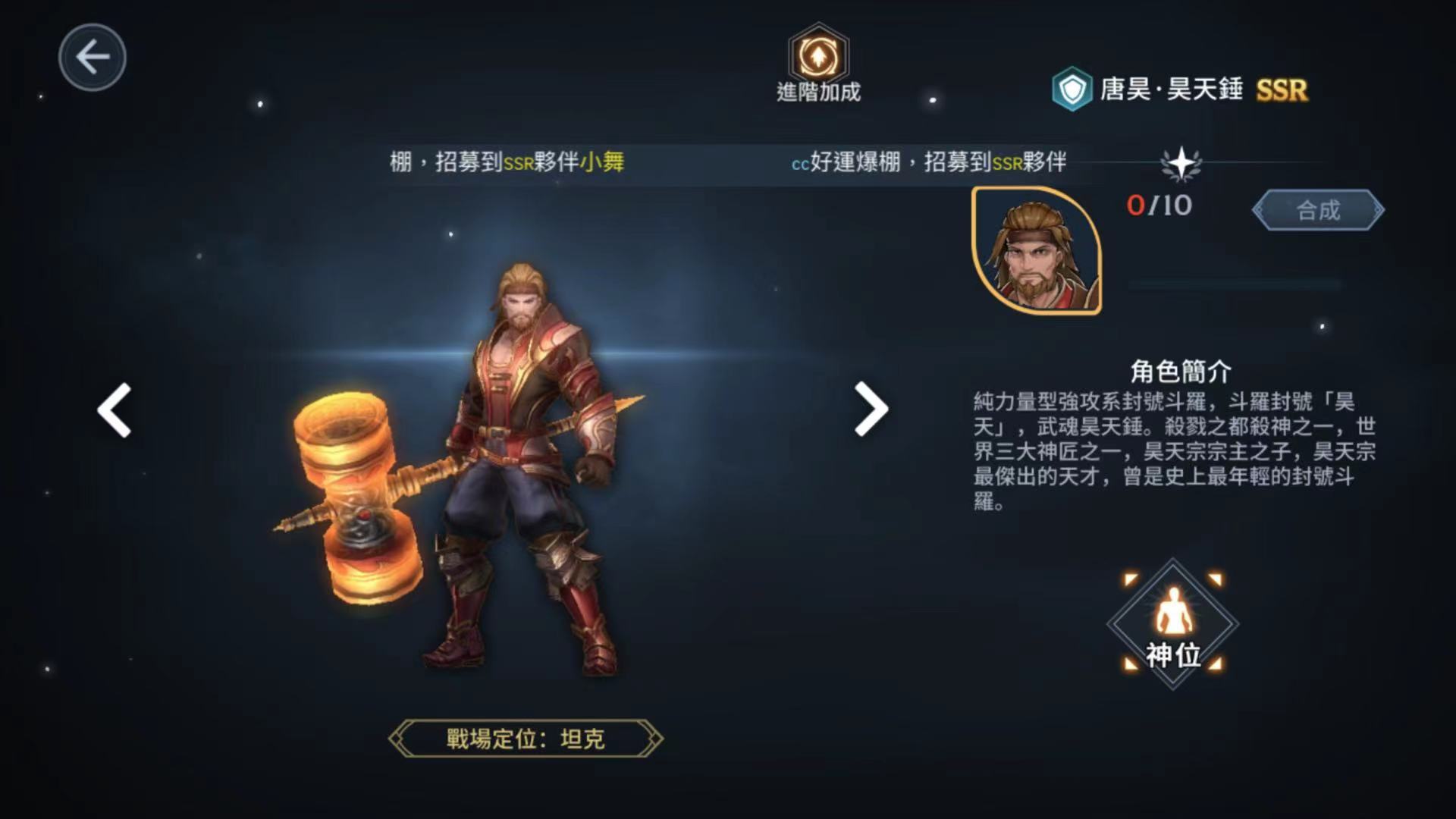This screenshot has width=1456, height=819.
Task: Show the next character
Action: click(x=871, y=409)
